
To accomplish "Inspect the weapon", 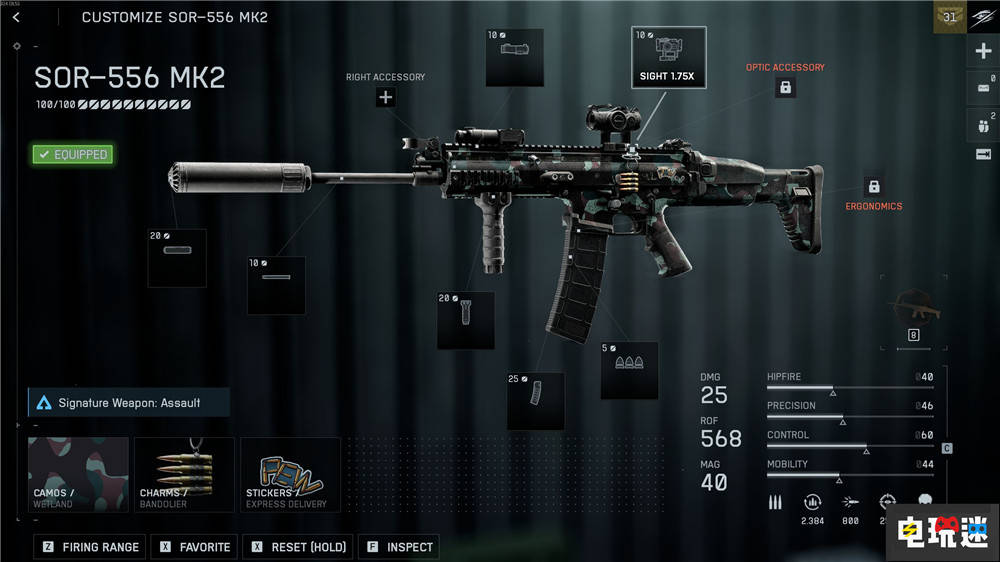I will (399, 547).
